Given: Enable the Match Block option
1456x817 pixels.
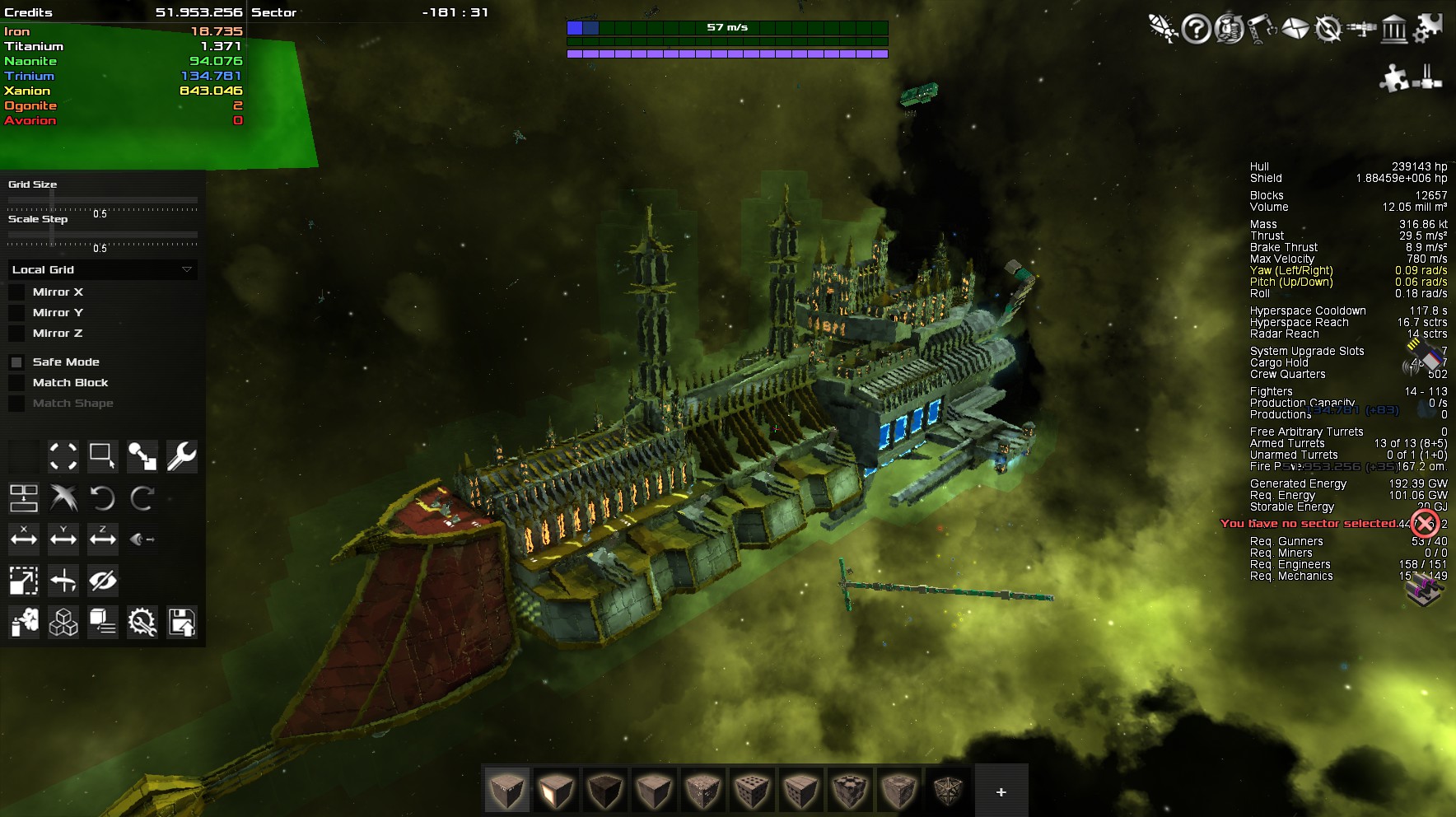Looking at the screenshot, I should (16, 383).
